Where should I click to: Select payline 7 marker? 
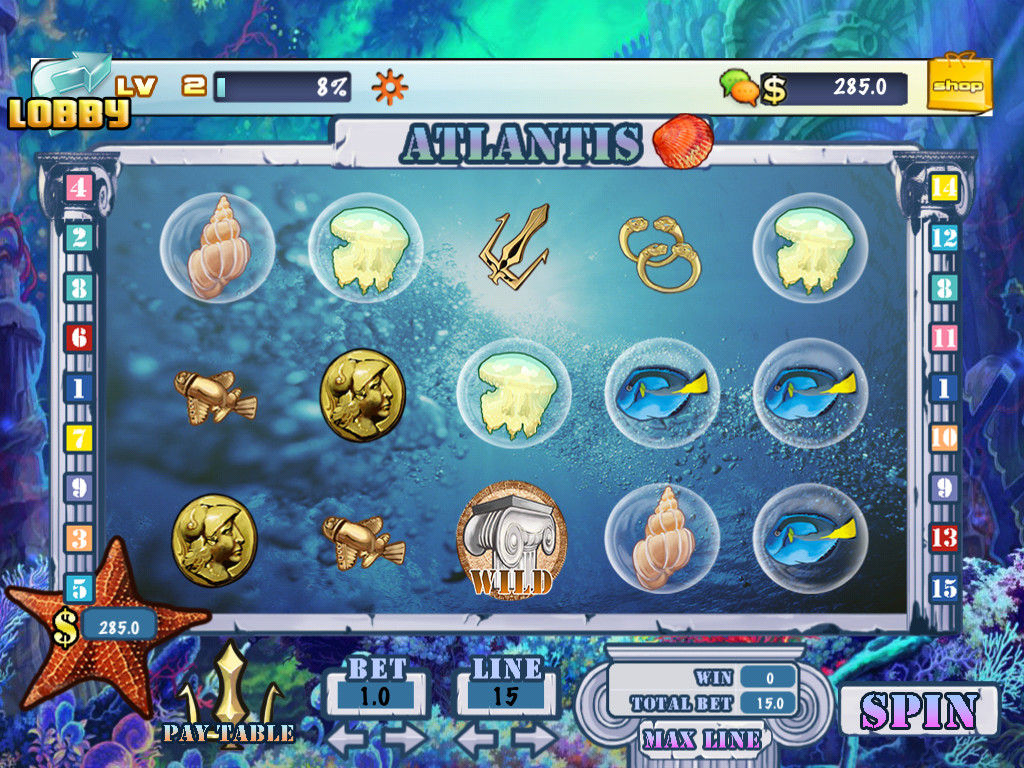[x=80, y=438]
